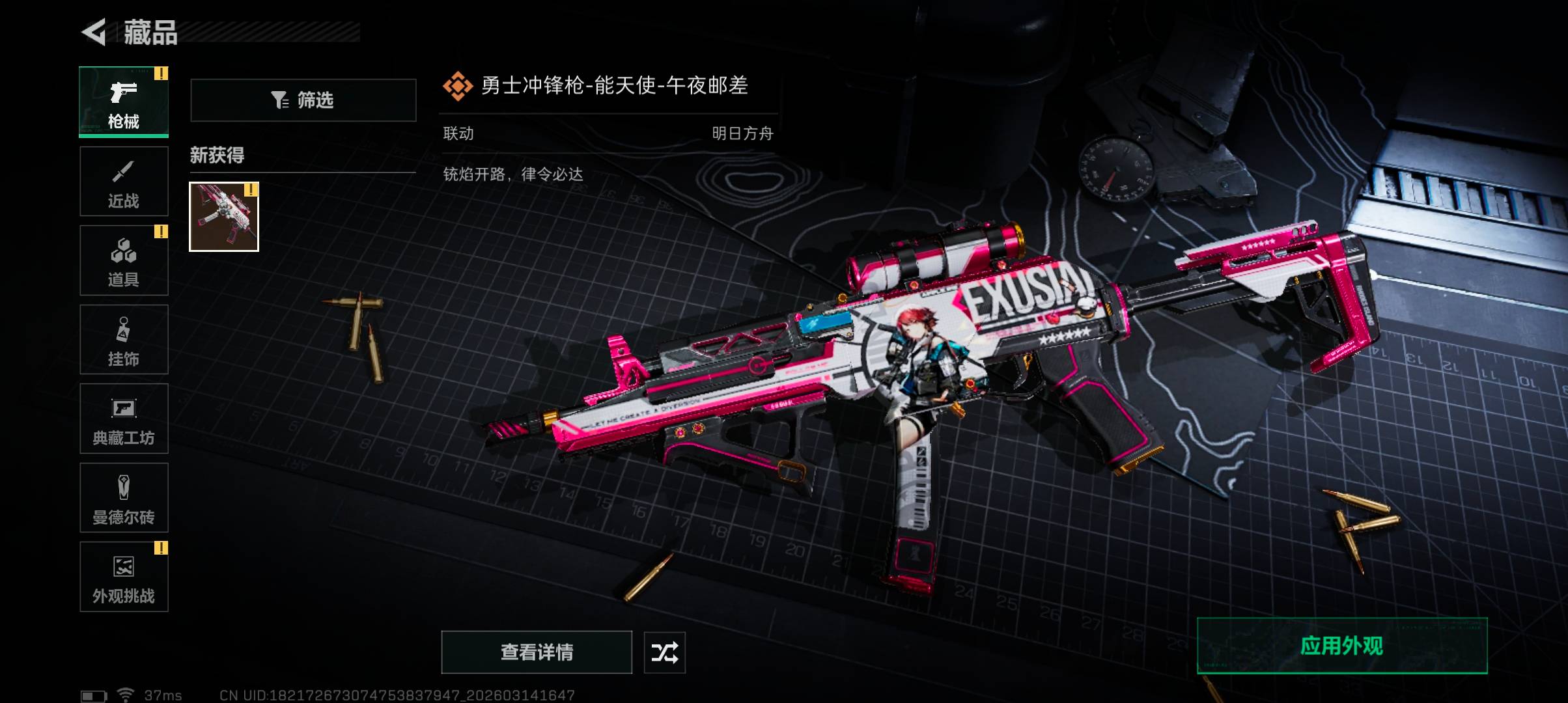Switch to the 曼德尔砖 tab

[124, 498]
